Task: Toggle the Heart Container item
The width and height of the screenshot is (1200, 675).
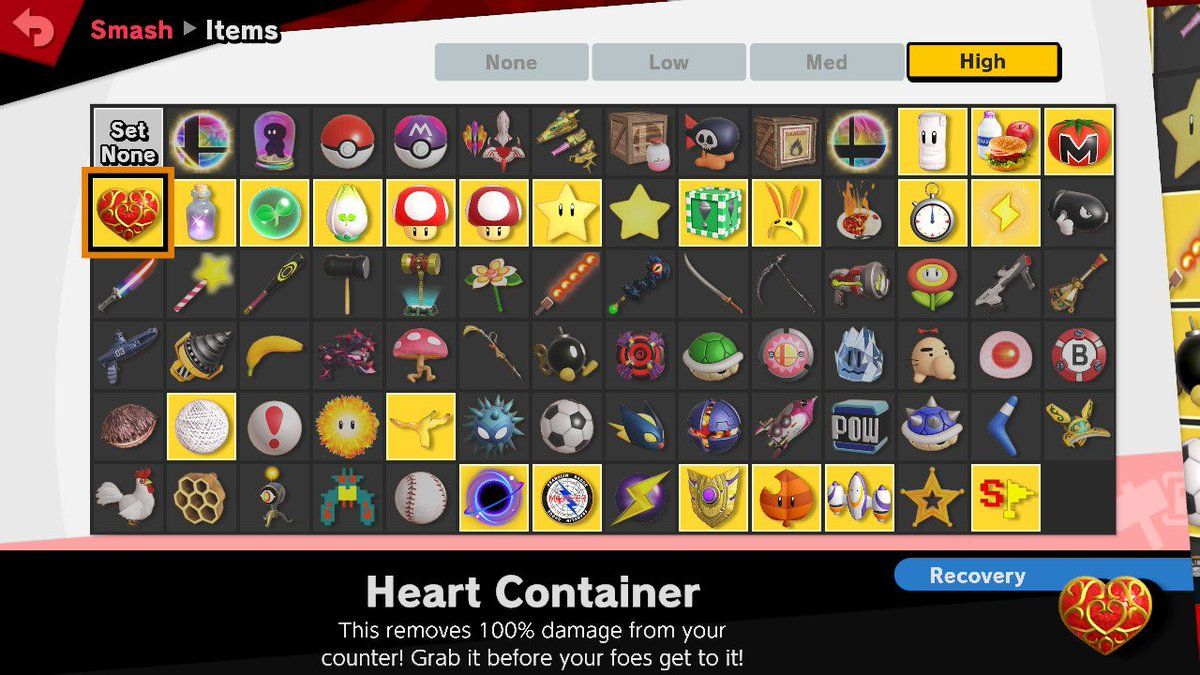Action: coord(128,213)
